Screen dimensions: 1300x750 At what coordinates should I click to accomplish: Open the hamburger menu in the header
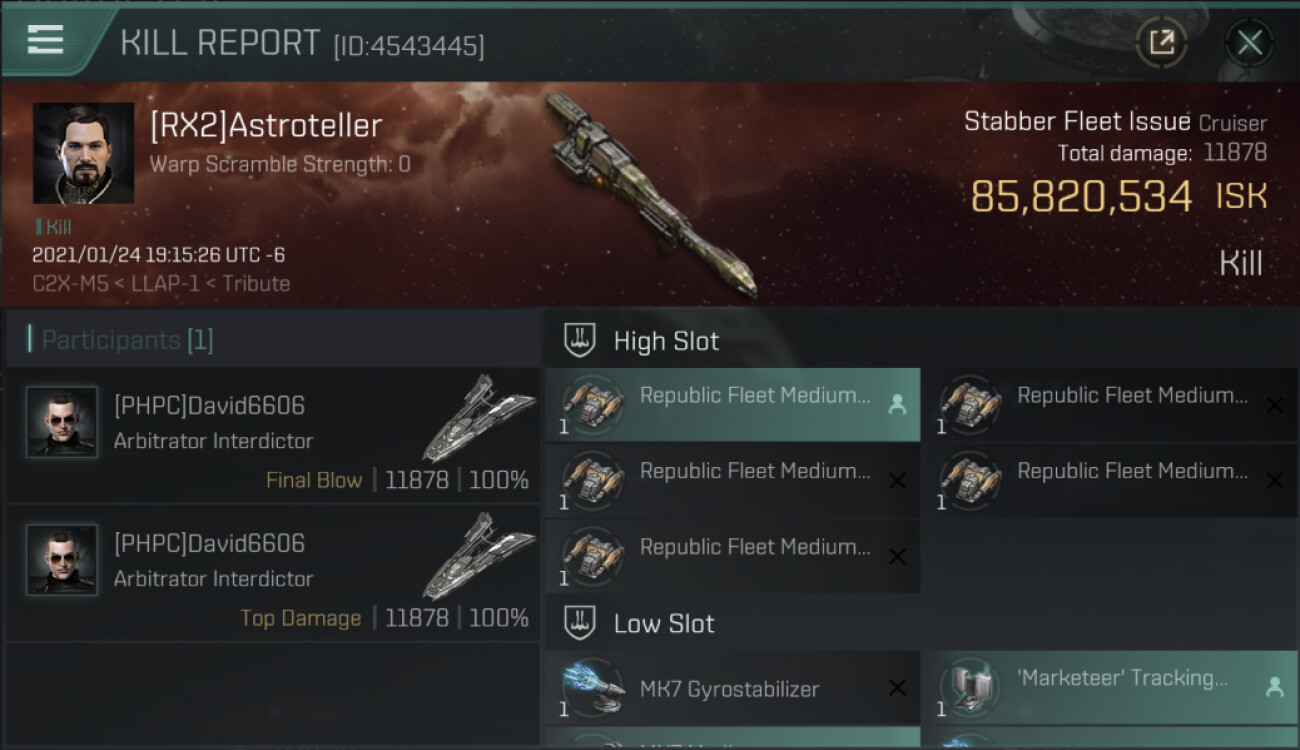tap(45, 40)
